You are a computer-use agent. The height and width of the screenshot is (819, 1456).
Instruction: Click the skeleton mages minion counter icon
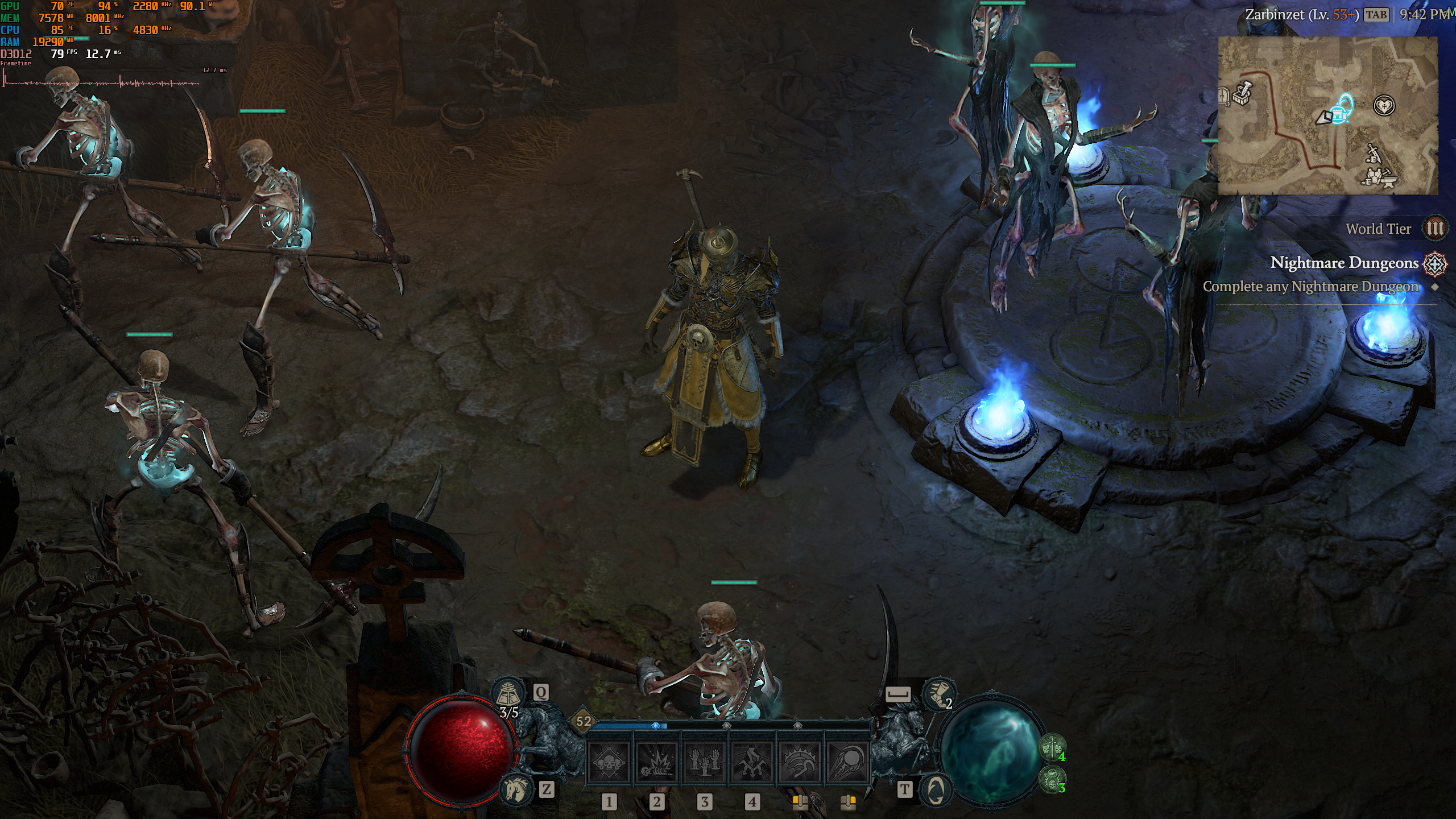(1052, 778)
